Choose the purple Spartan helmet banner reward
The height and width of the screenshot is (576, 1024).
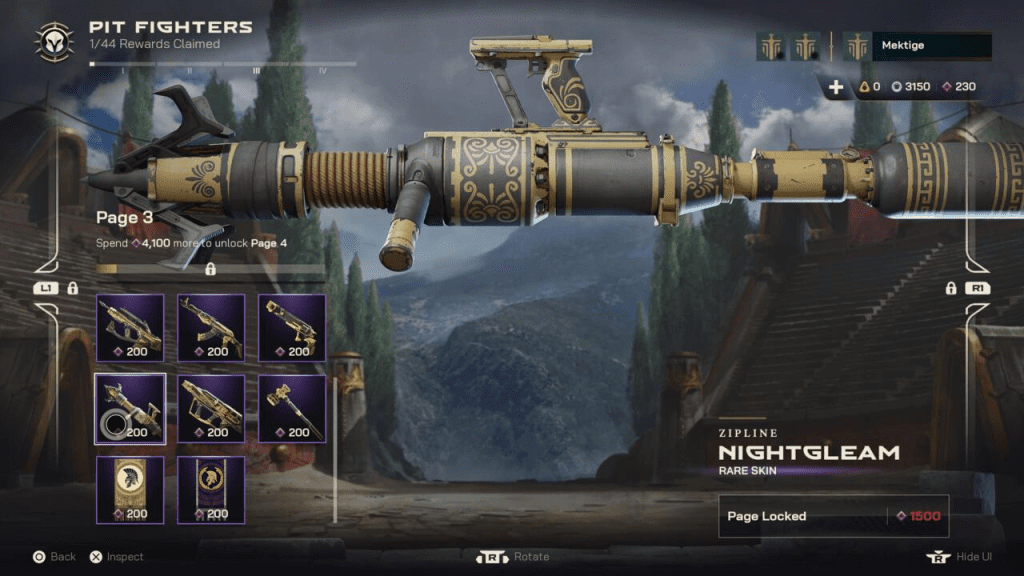pos(211,489)
